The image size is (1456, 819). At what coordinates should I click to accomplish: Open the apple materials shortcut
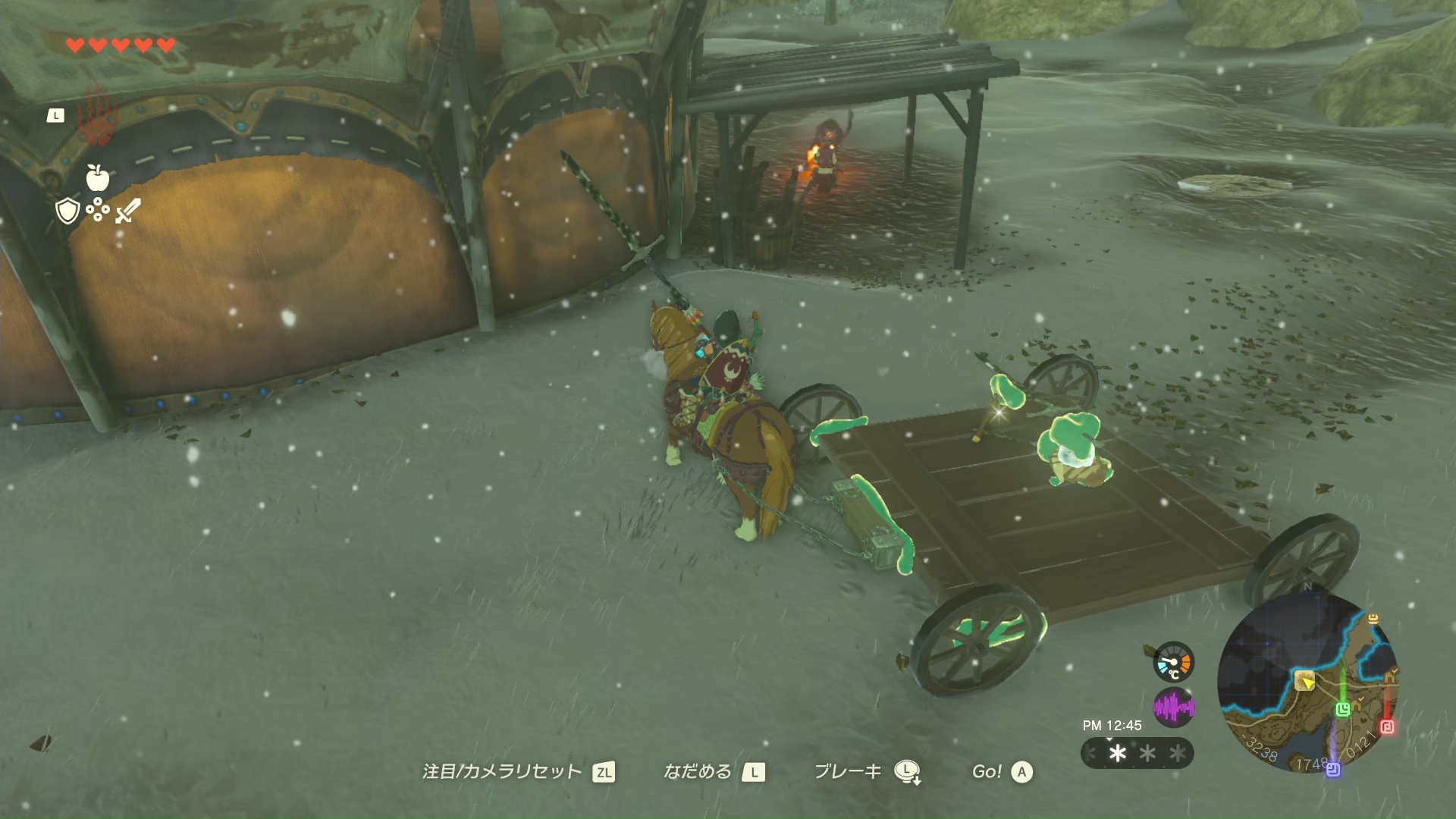(x=97, y=177)
